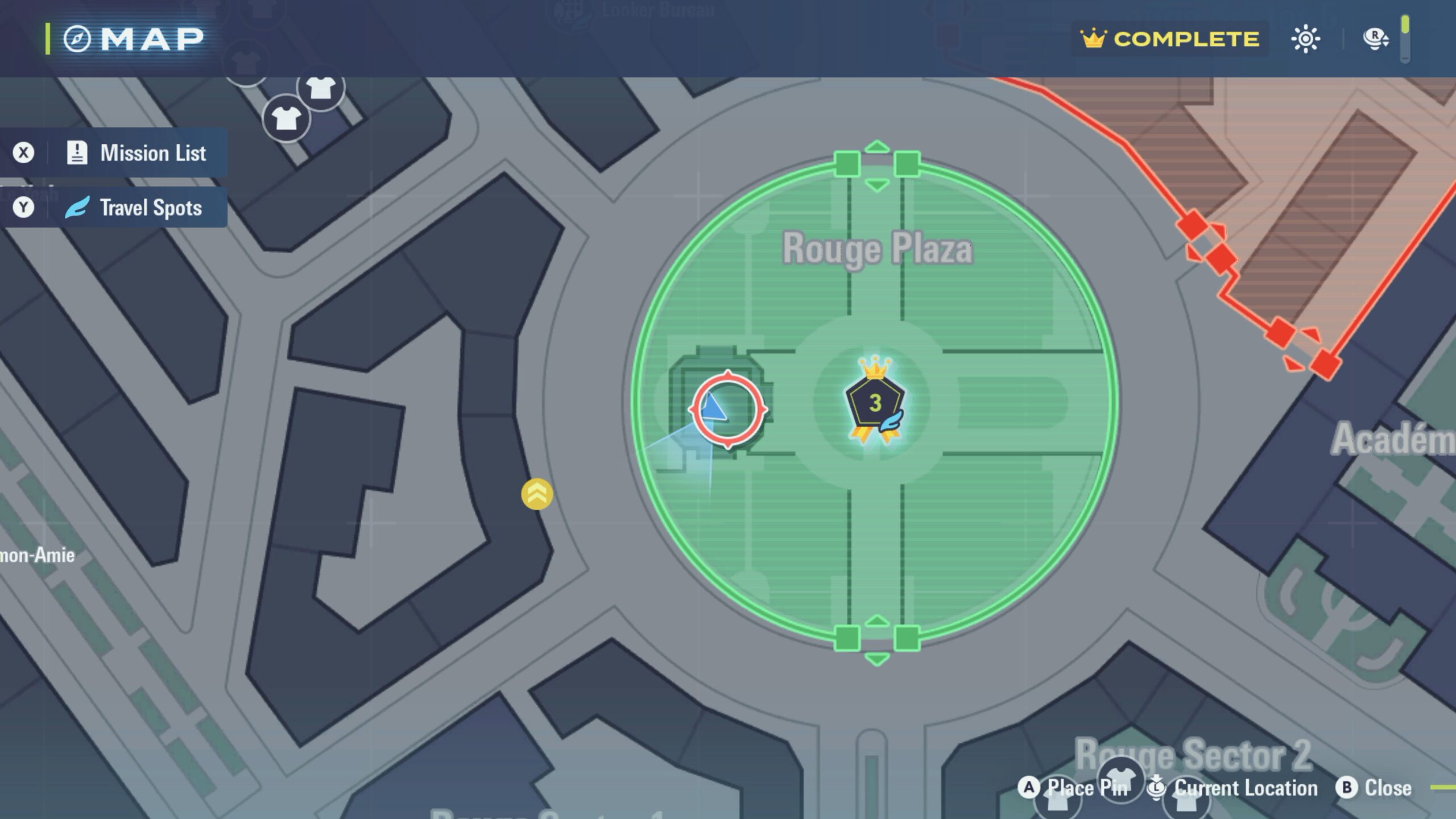The width and height of the screenshot is (1456, 819).
Task: Click the COMPLETE crown badge
Action: 1170,39
